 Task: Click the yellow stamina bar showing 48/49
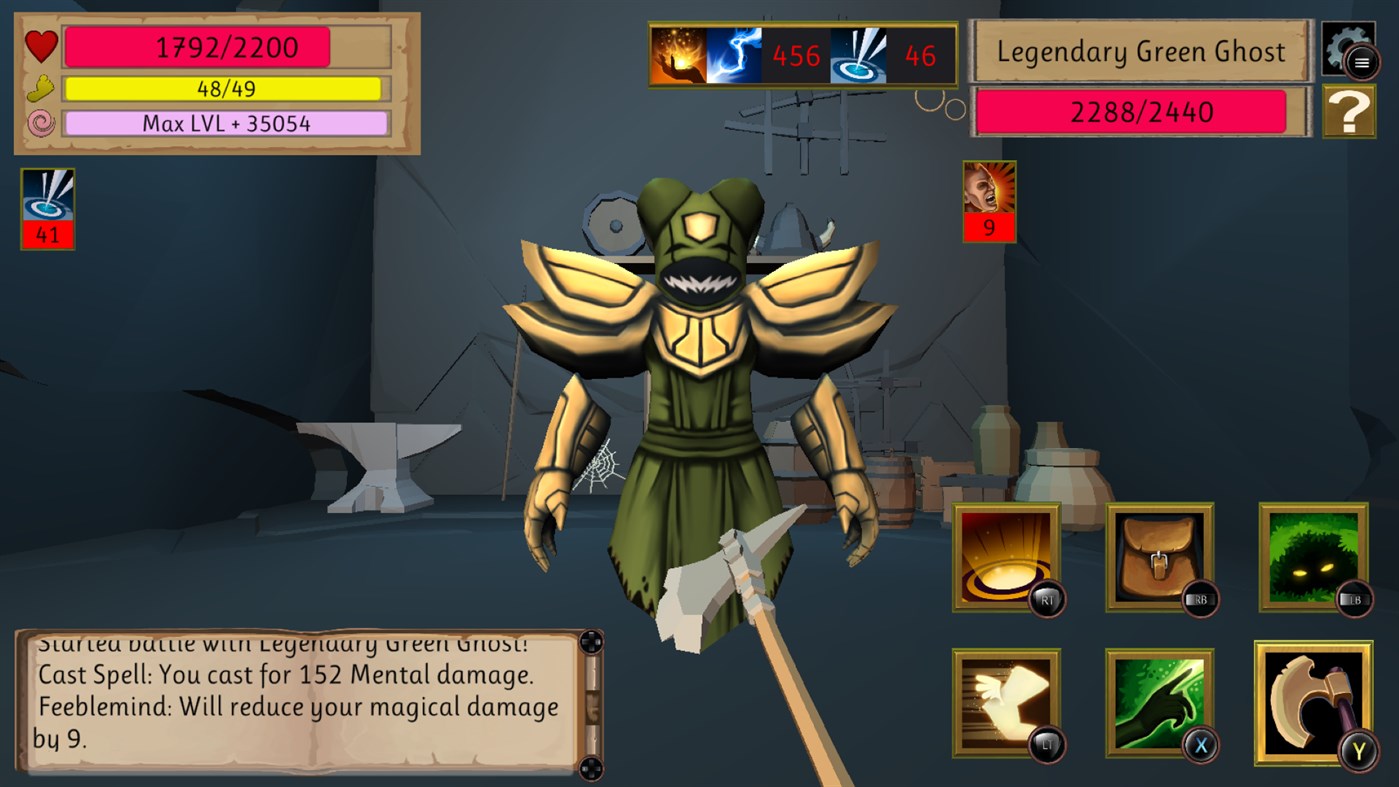coord(222,88)
